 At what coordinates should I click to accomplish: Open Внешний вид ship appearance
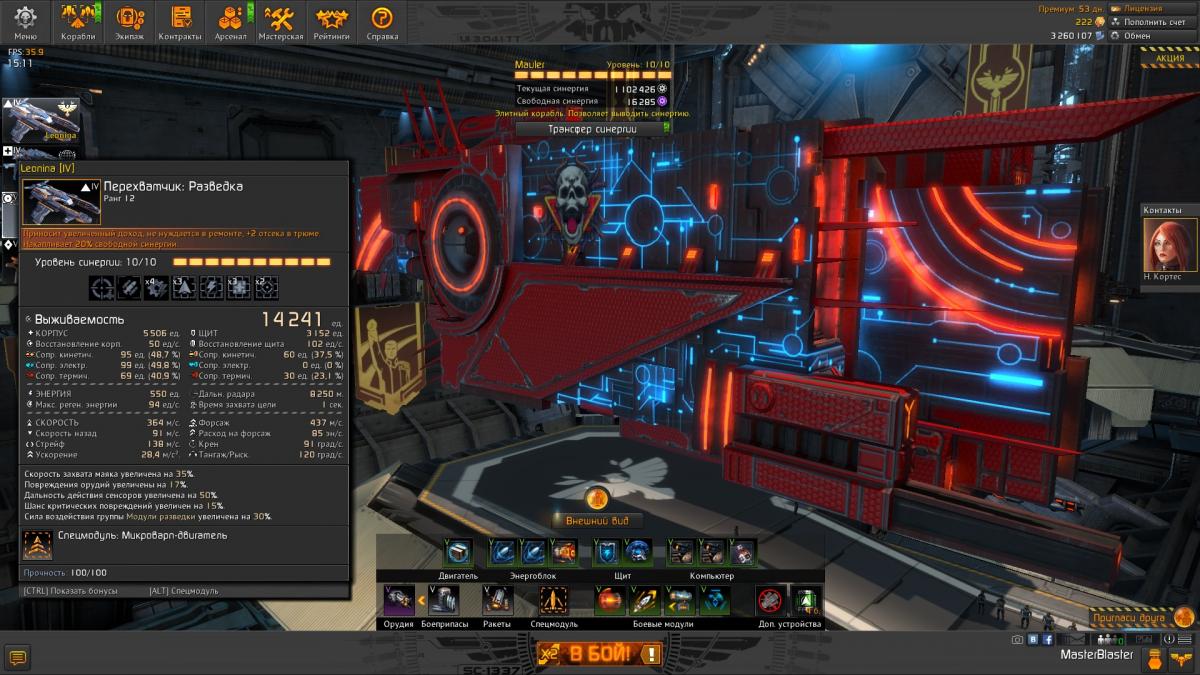(x=597, y=520)
